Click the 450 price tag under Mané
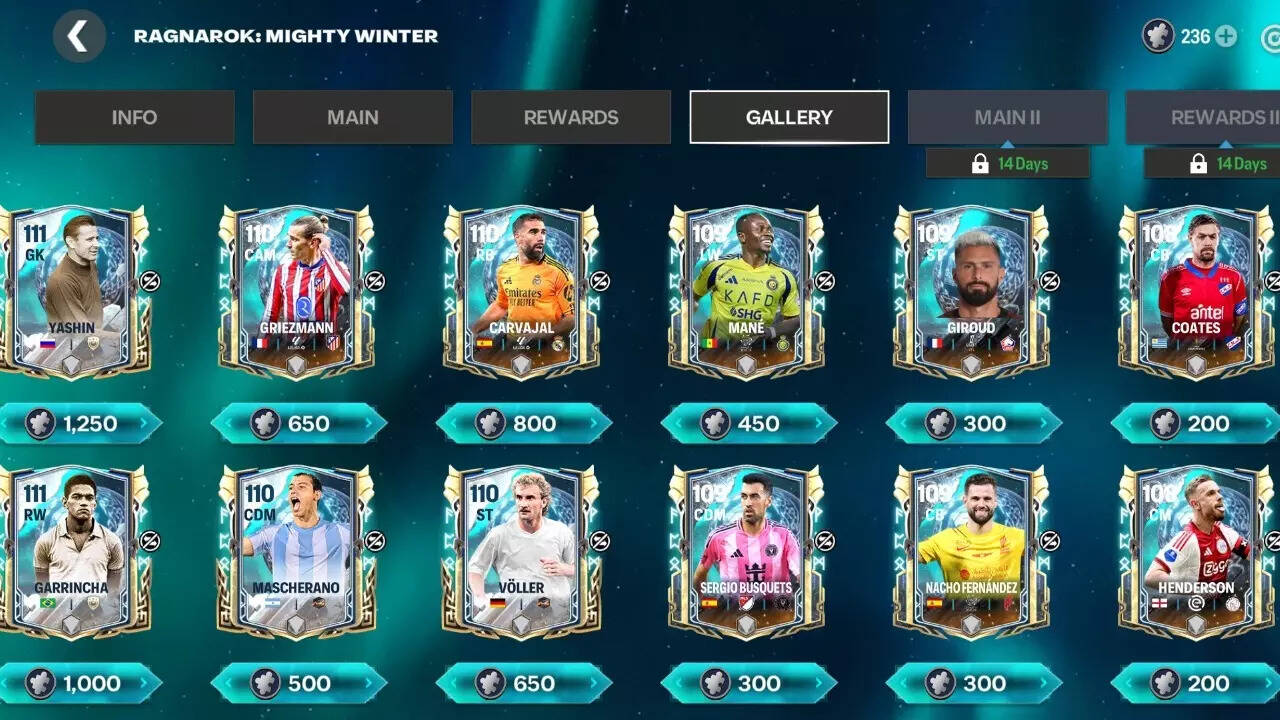 tap(750, 424)
